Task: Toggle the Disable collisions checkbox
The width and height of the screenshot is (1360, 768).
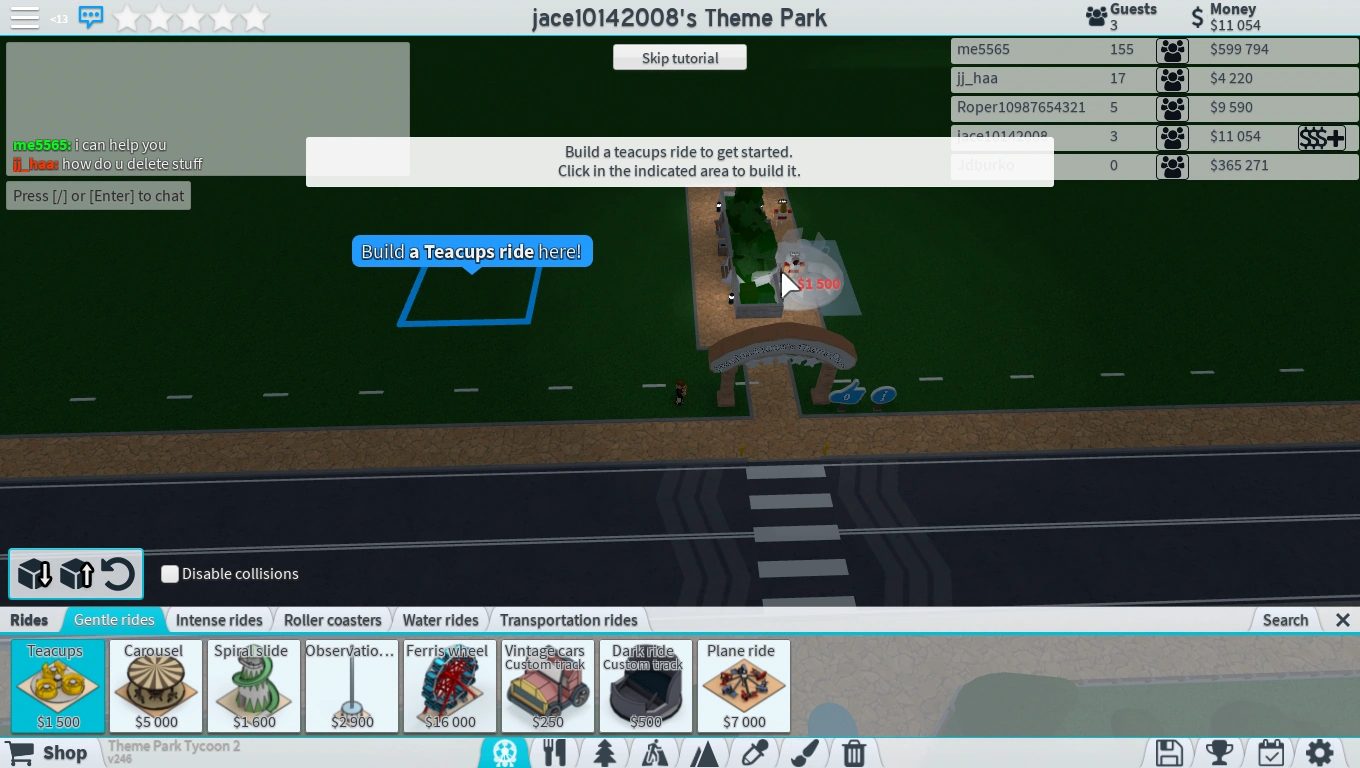Action: click(170, 574)
